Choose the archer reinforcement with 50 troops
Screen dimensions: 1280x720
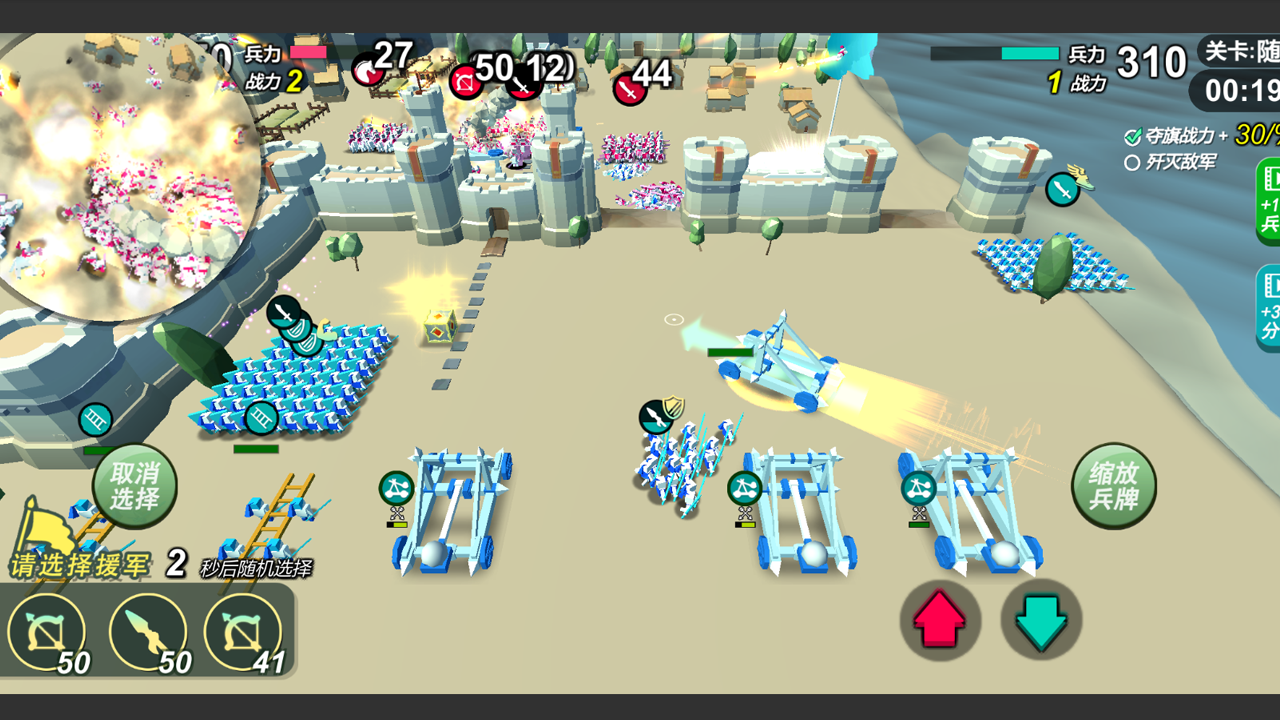click(46, 634)
